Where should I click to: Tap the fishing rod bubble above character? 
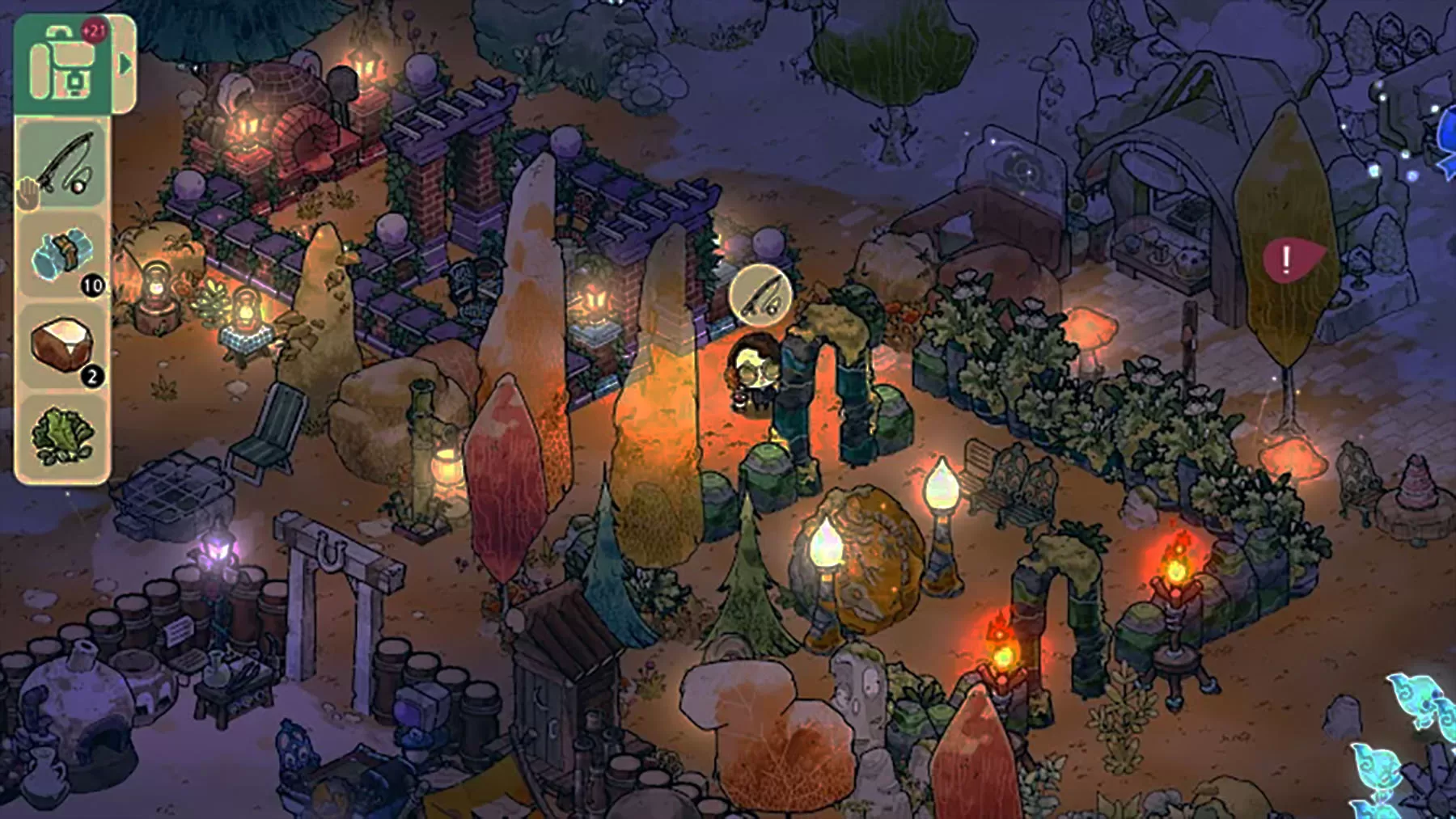[759, 294]
